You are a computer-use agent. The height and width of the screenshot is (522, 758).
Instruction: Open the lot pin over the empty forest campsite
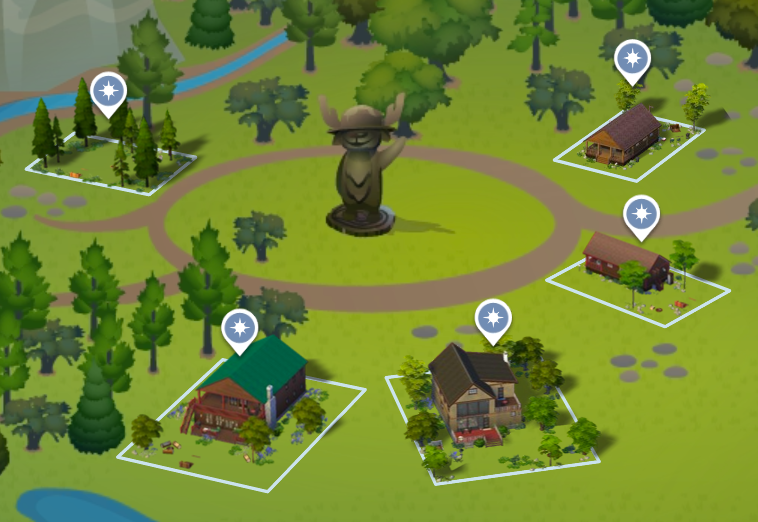pyautogui.click(x=108, y=91)
